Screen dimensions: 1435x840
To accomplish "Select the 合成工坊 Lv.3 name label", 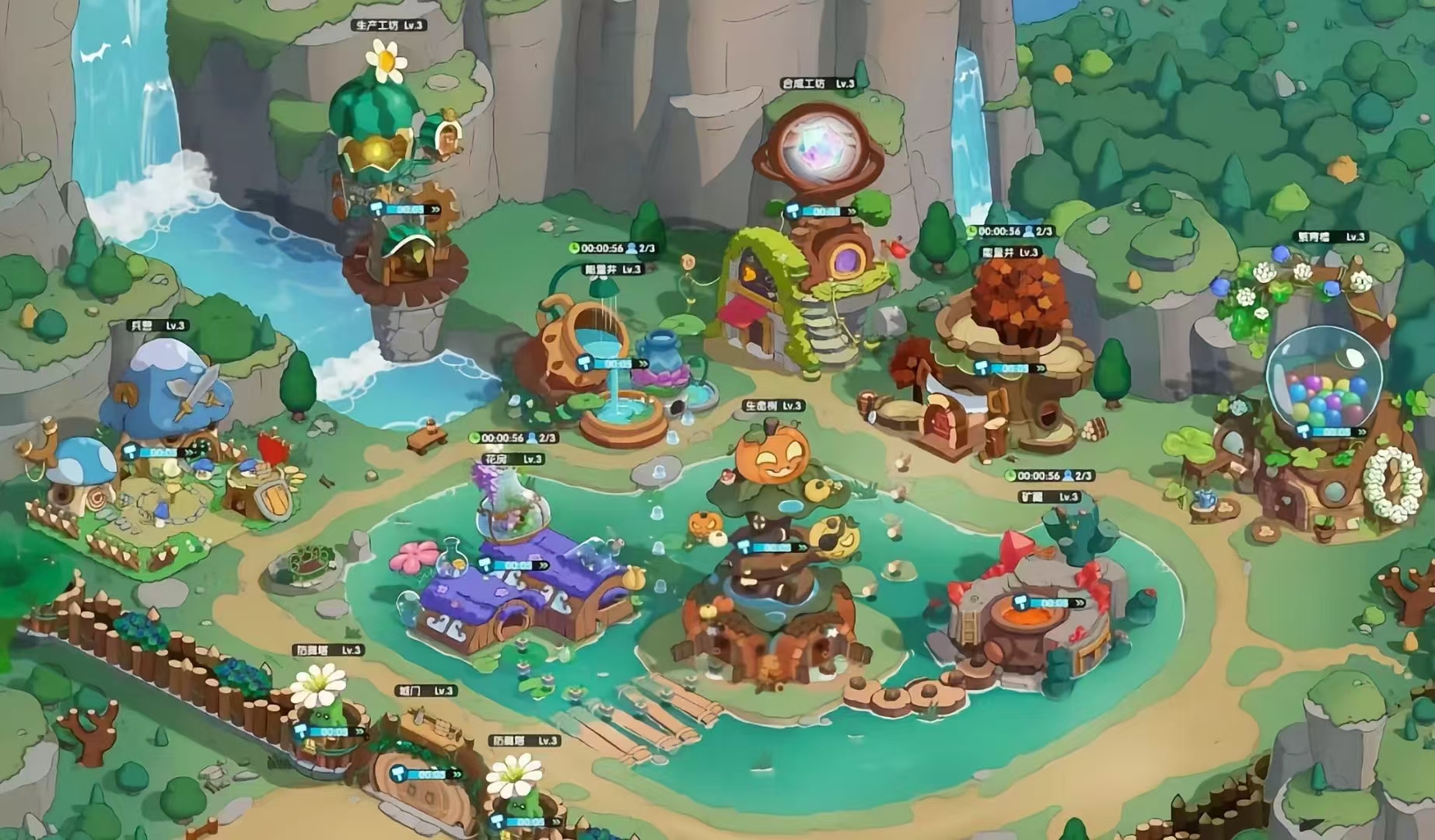I will pos(818,84).
